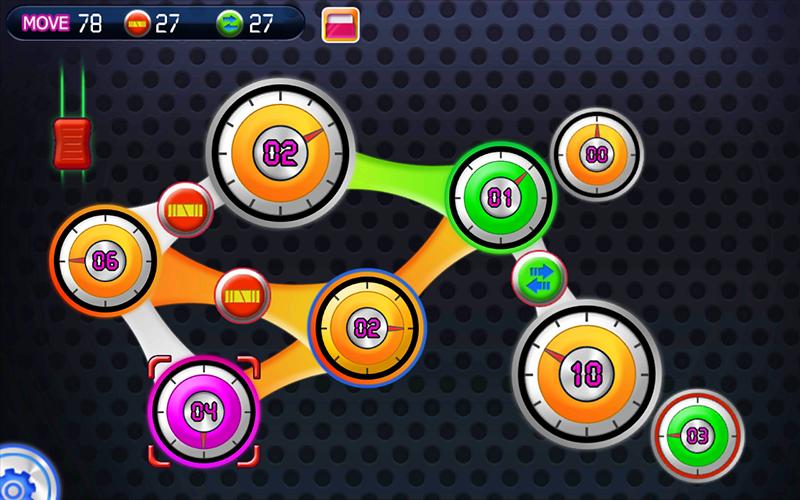Activate the blue-green swap arrows connector
800x500 pixels.
tap(540, 277)
